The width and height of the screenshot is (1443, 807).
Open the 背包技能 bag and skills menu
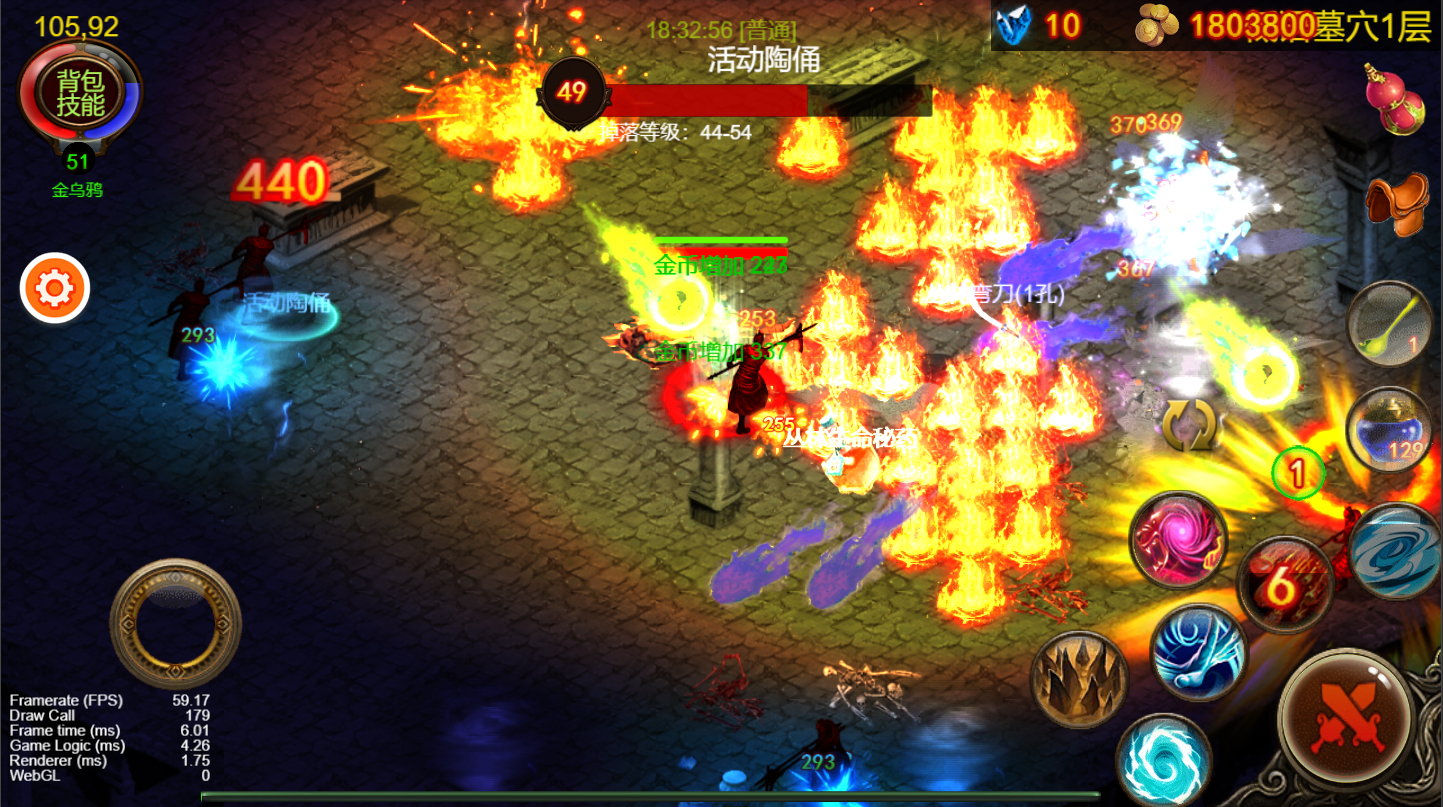click(x=80, y=93)
